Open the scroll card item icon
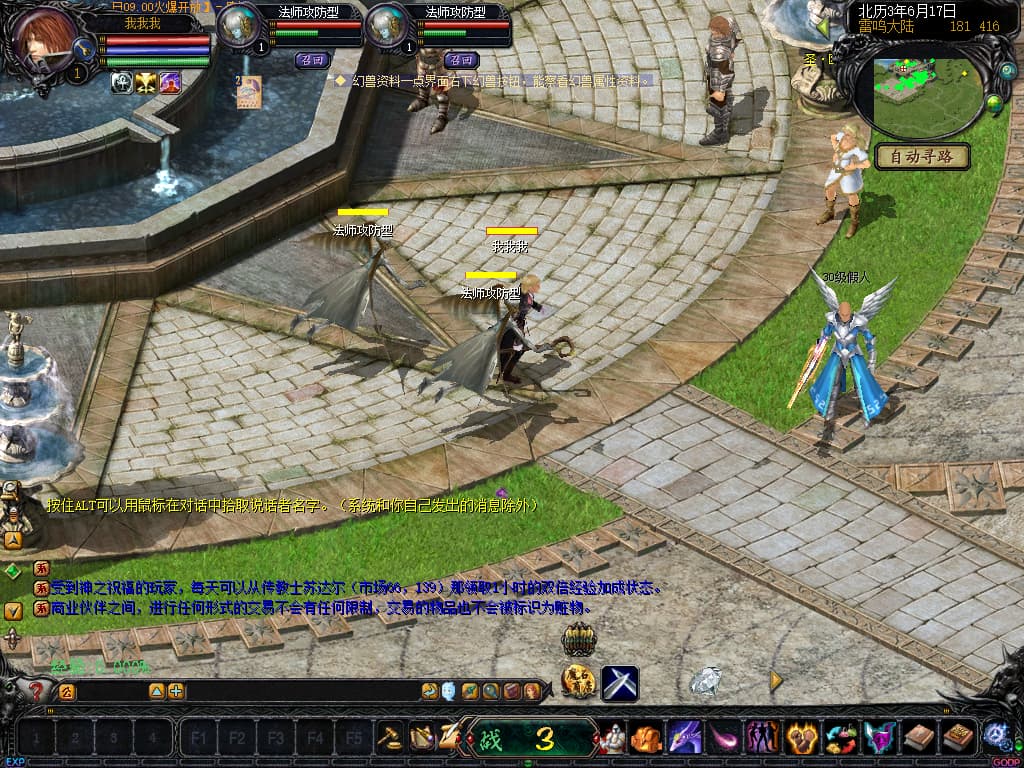The image size is (1024, 768). (249, 91)
